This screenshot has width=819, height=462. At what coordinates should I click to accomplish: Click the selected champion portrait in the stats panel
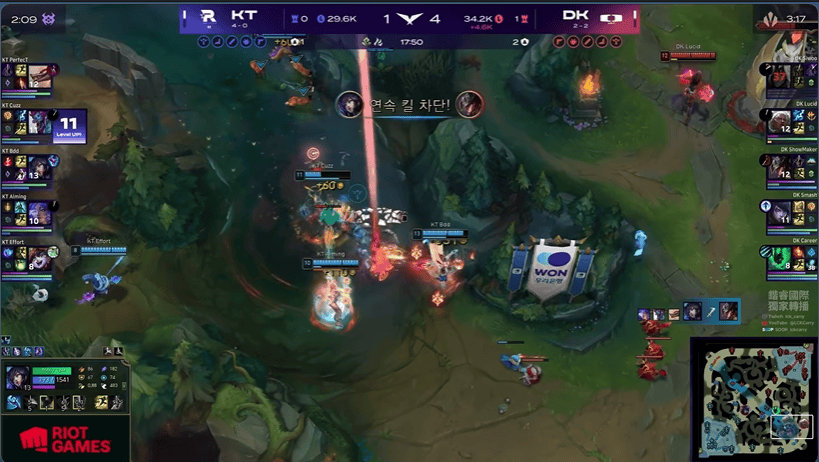click(x=19, y=376)
